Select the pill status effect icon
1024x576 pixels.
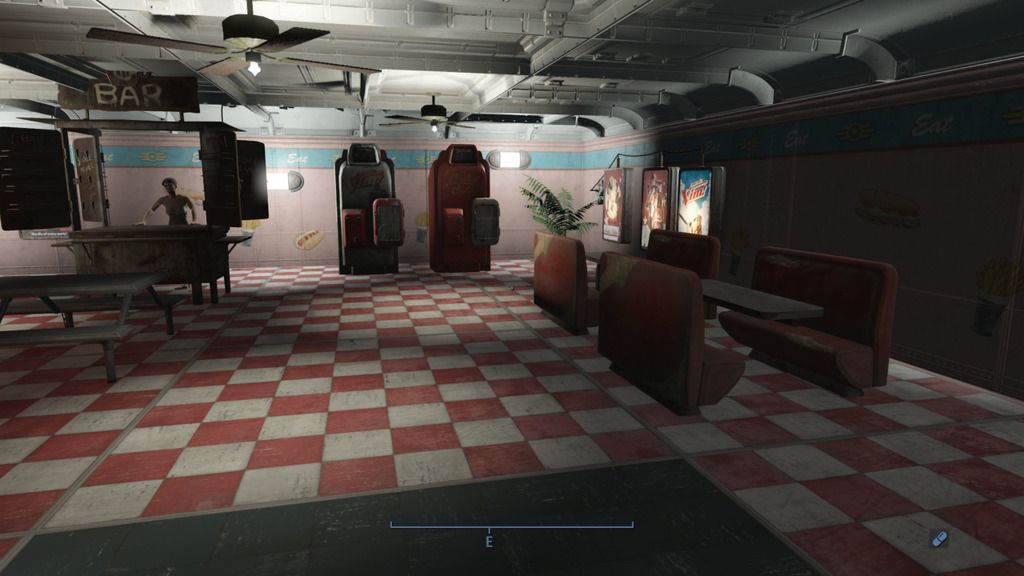coord(938,539)
